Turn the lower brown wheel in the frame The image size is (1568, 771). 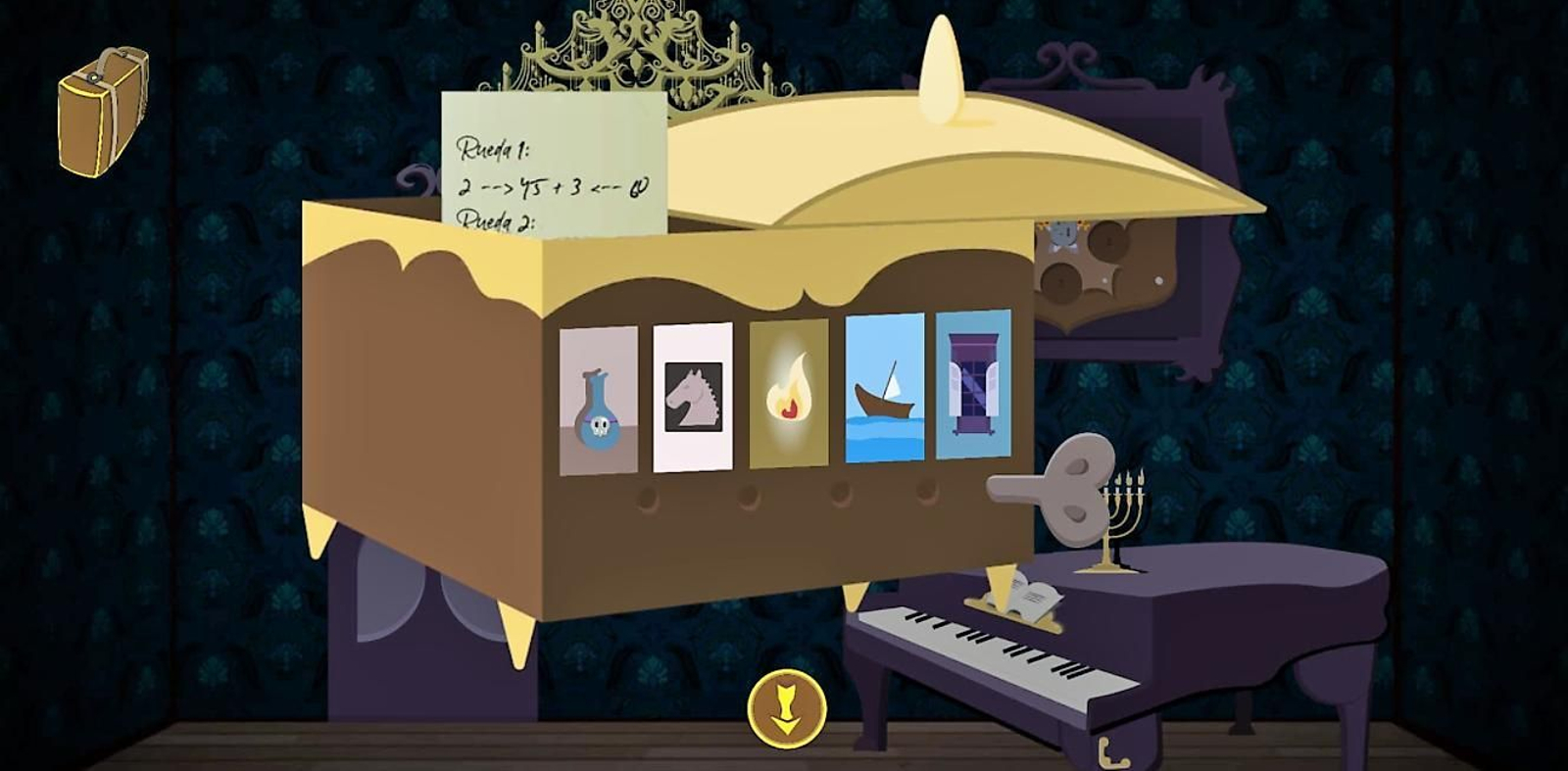[1060, 282]
